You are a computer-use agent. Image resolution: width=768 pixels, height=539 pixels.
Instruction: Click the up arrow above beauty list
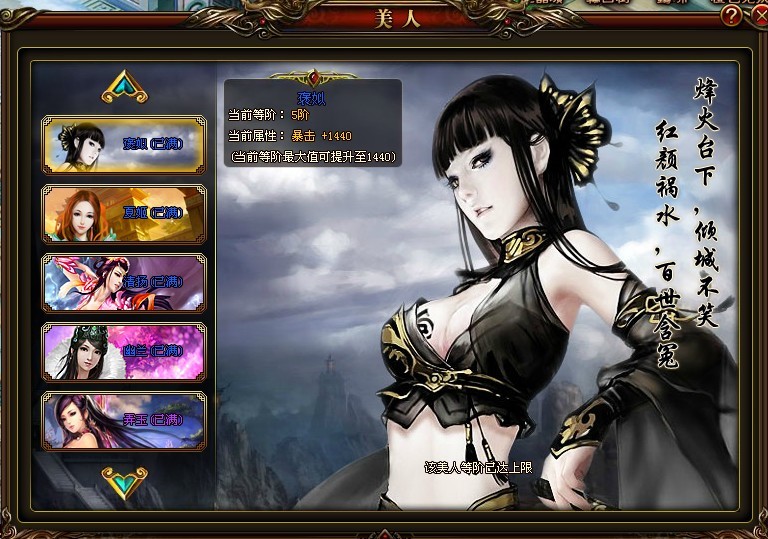pos(125,88)
